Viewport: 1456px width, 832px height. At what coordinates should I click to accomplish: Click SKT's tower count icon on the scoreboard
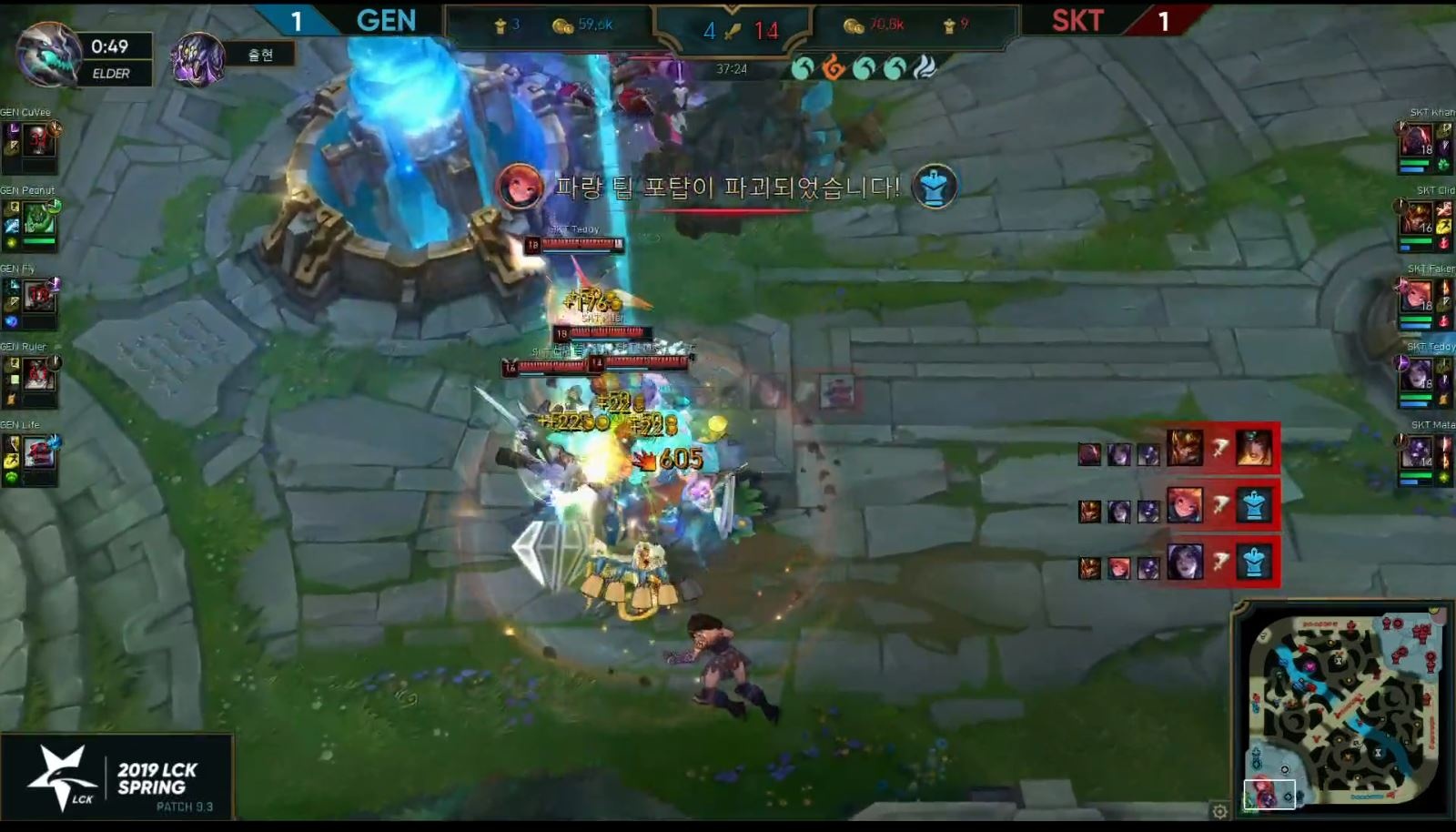[950, 25]
